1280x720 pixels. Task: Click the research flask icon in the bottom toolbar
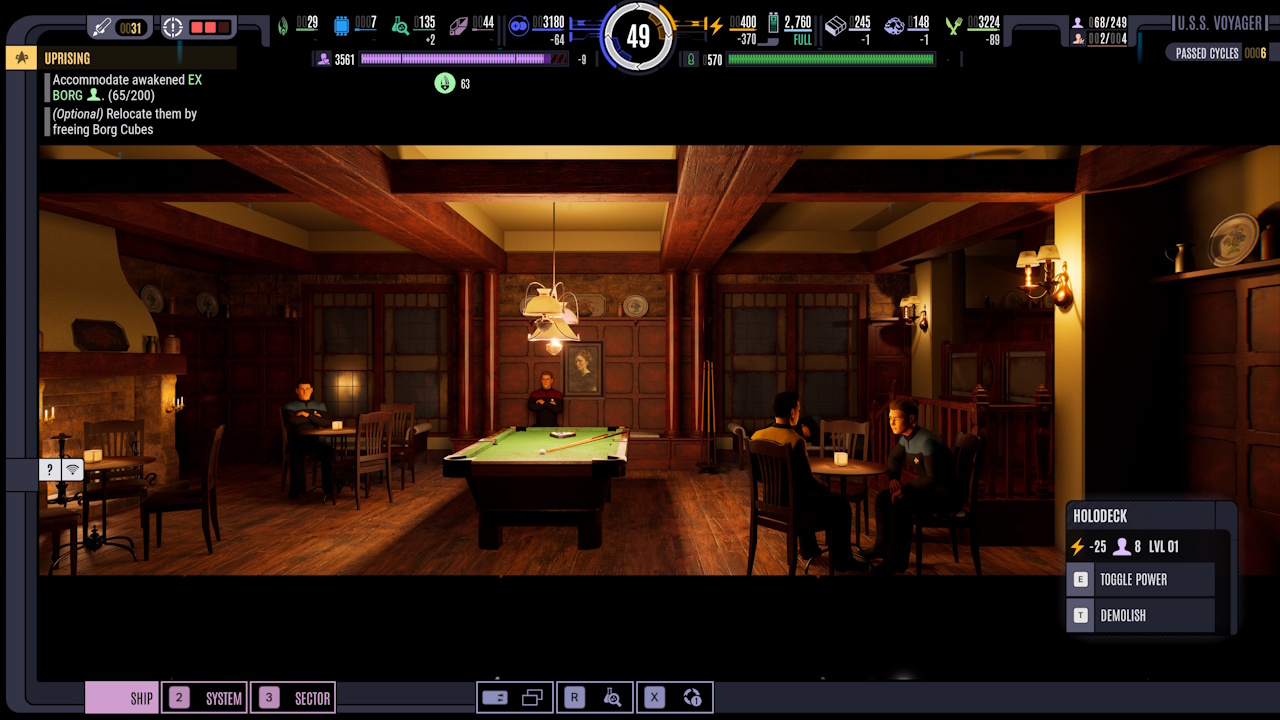[613, 697]
